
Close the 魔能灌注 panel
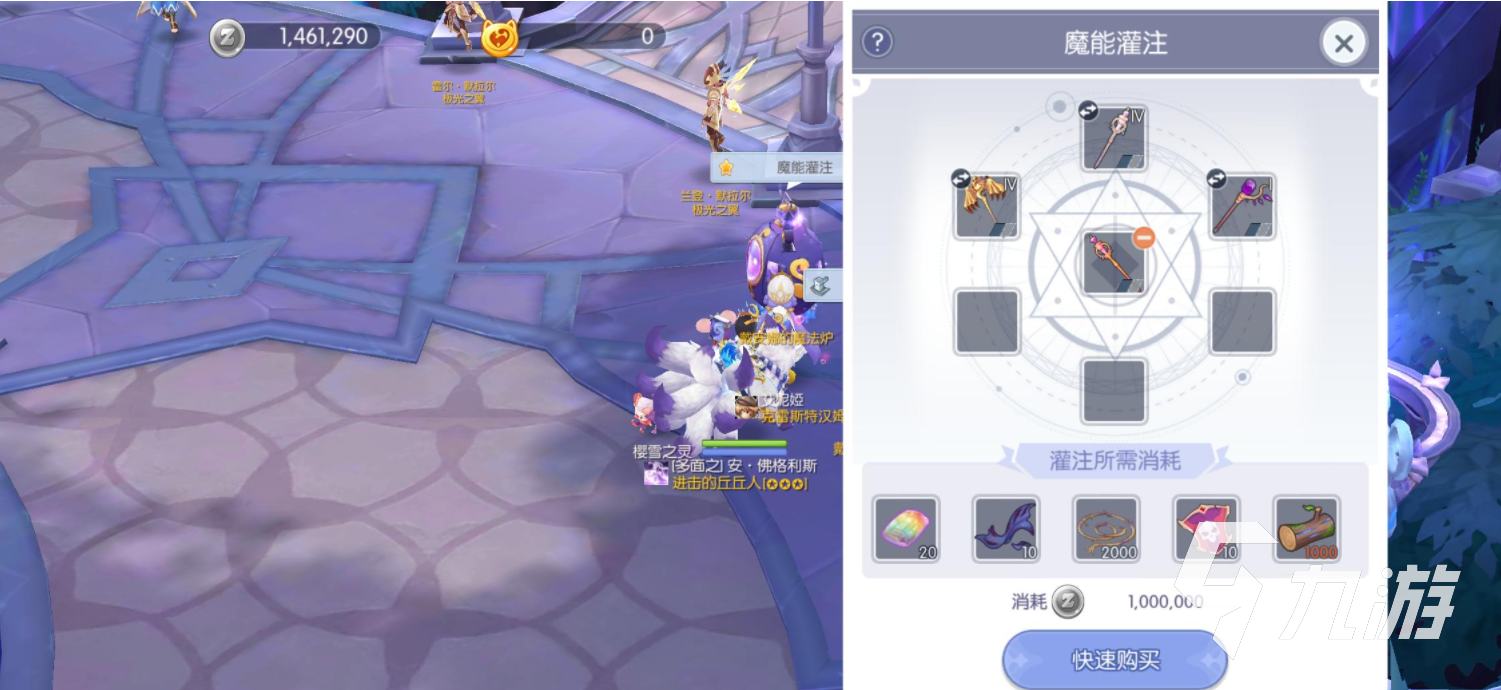(x=1343, y=43)
